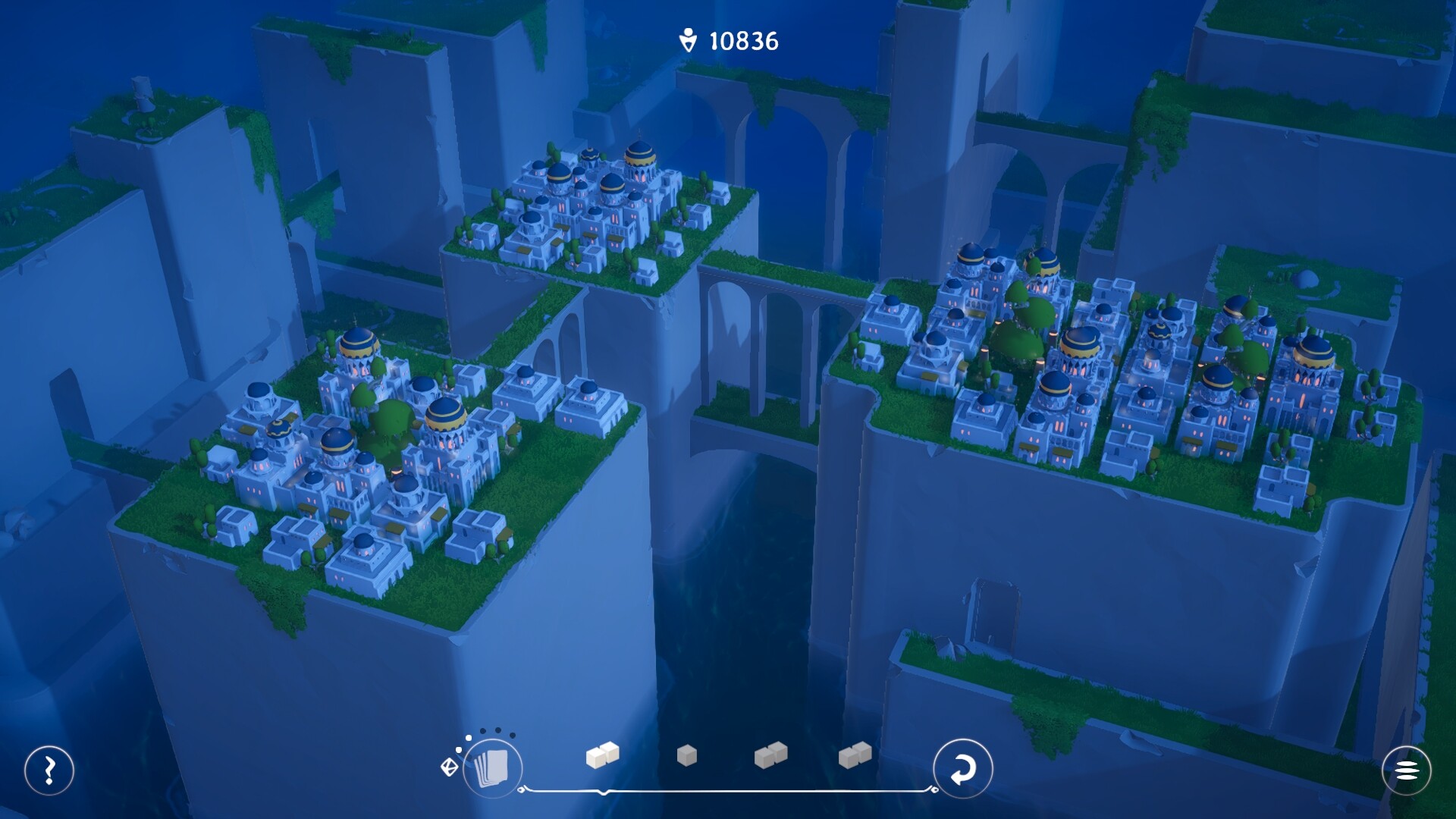
Task: Select the third double-block piece in the queue
Action: (x=771, y=755)
